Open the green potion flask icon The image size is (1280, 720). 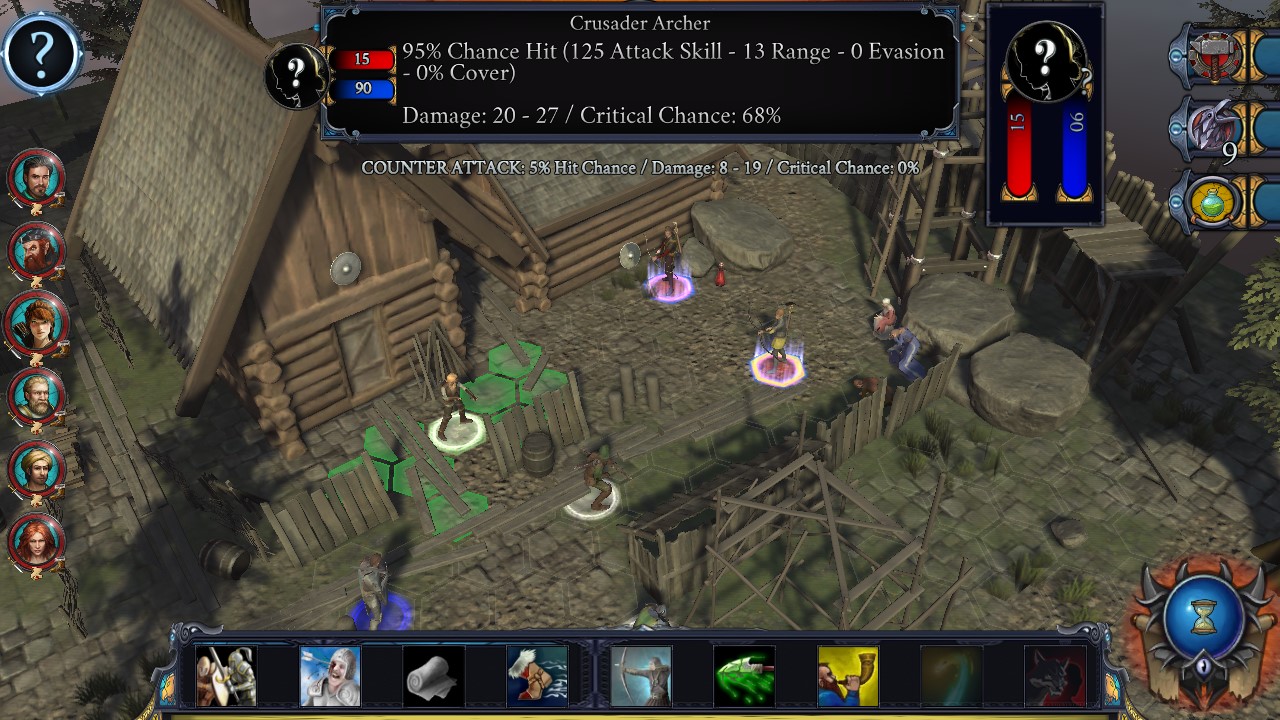1213,205
